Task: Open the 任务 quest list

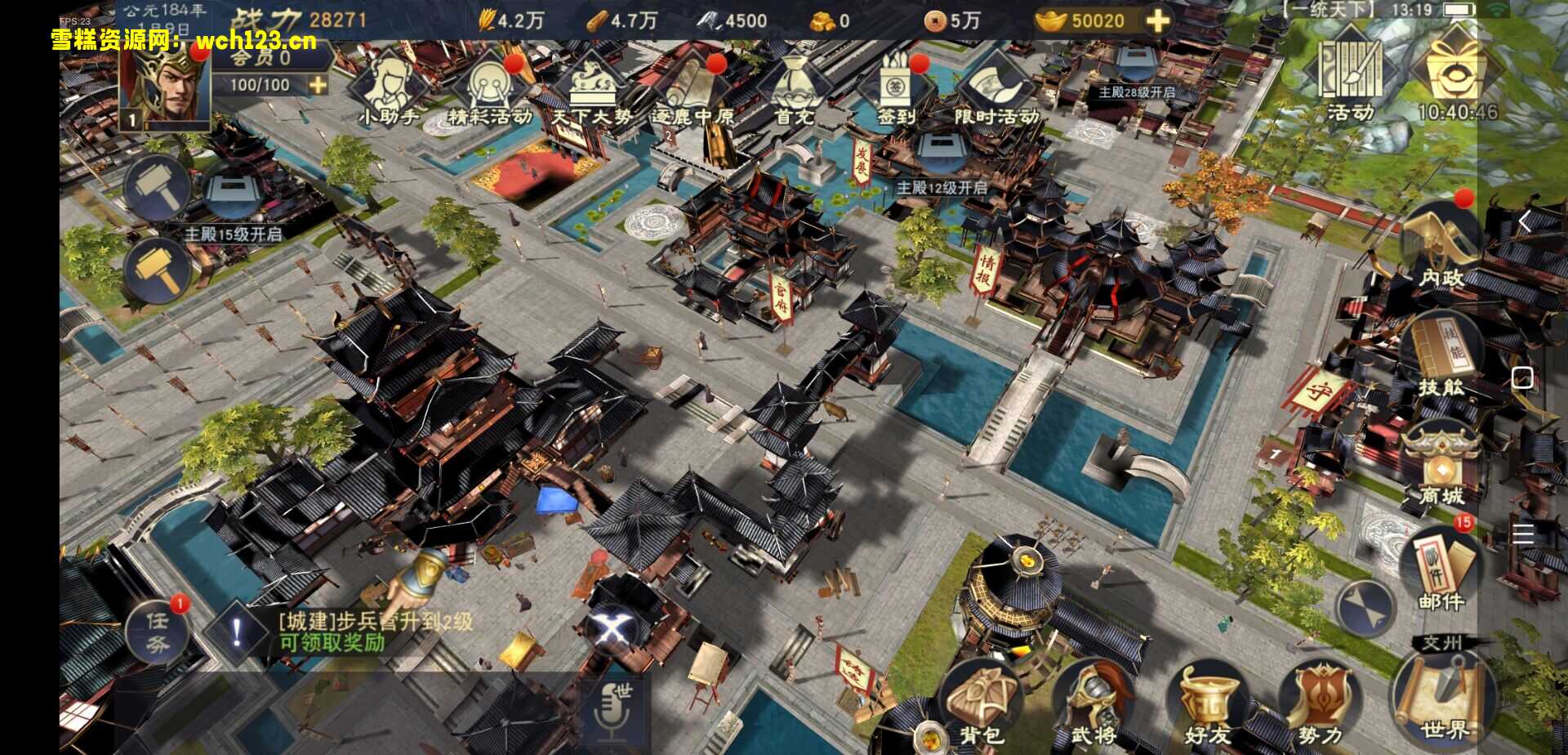Action: click(158, 632)
